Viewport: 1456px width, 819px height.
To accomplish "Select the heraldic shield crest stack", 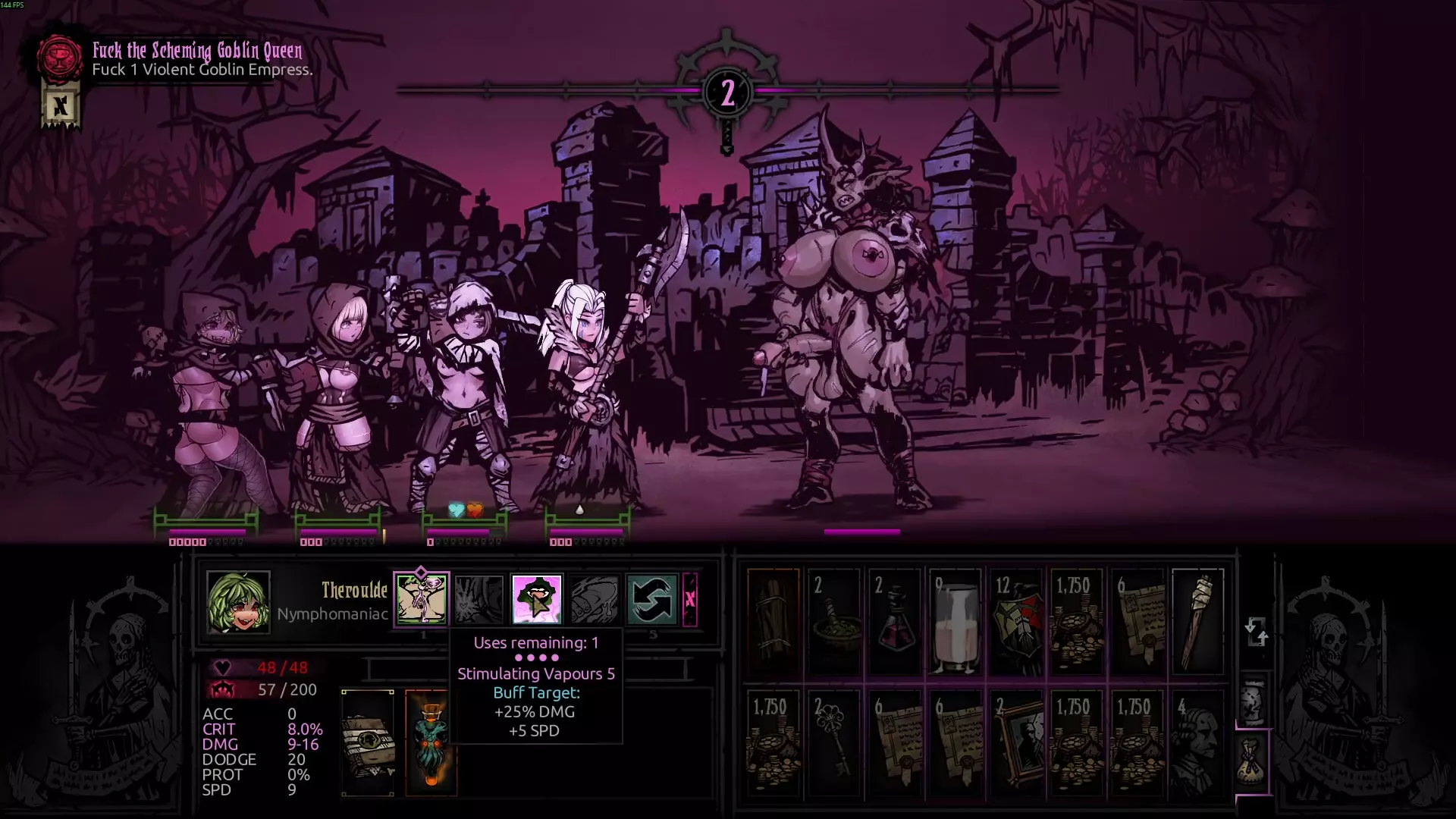I will pyautogui.click(x=1016, y=622).
